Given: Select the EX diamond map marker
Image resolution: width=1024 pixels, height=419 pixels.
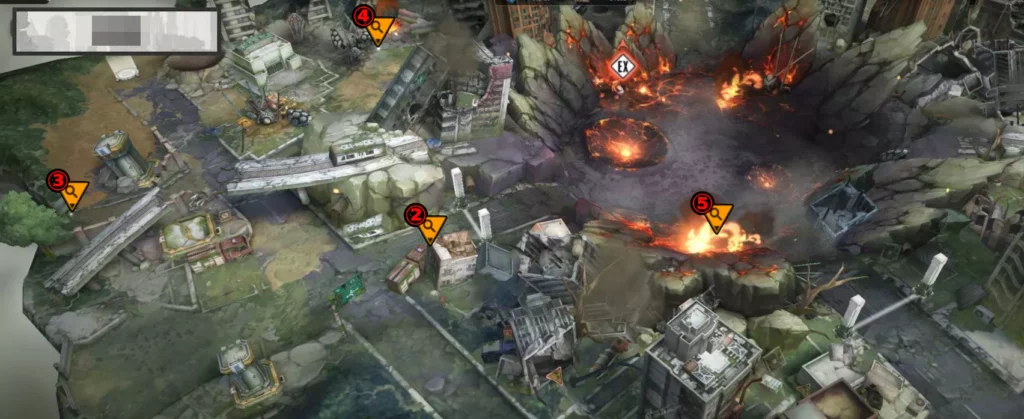Looking at the screenshot, I should pyautogui.click(x=622, y=67).
